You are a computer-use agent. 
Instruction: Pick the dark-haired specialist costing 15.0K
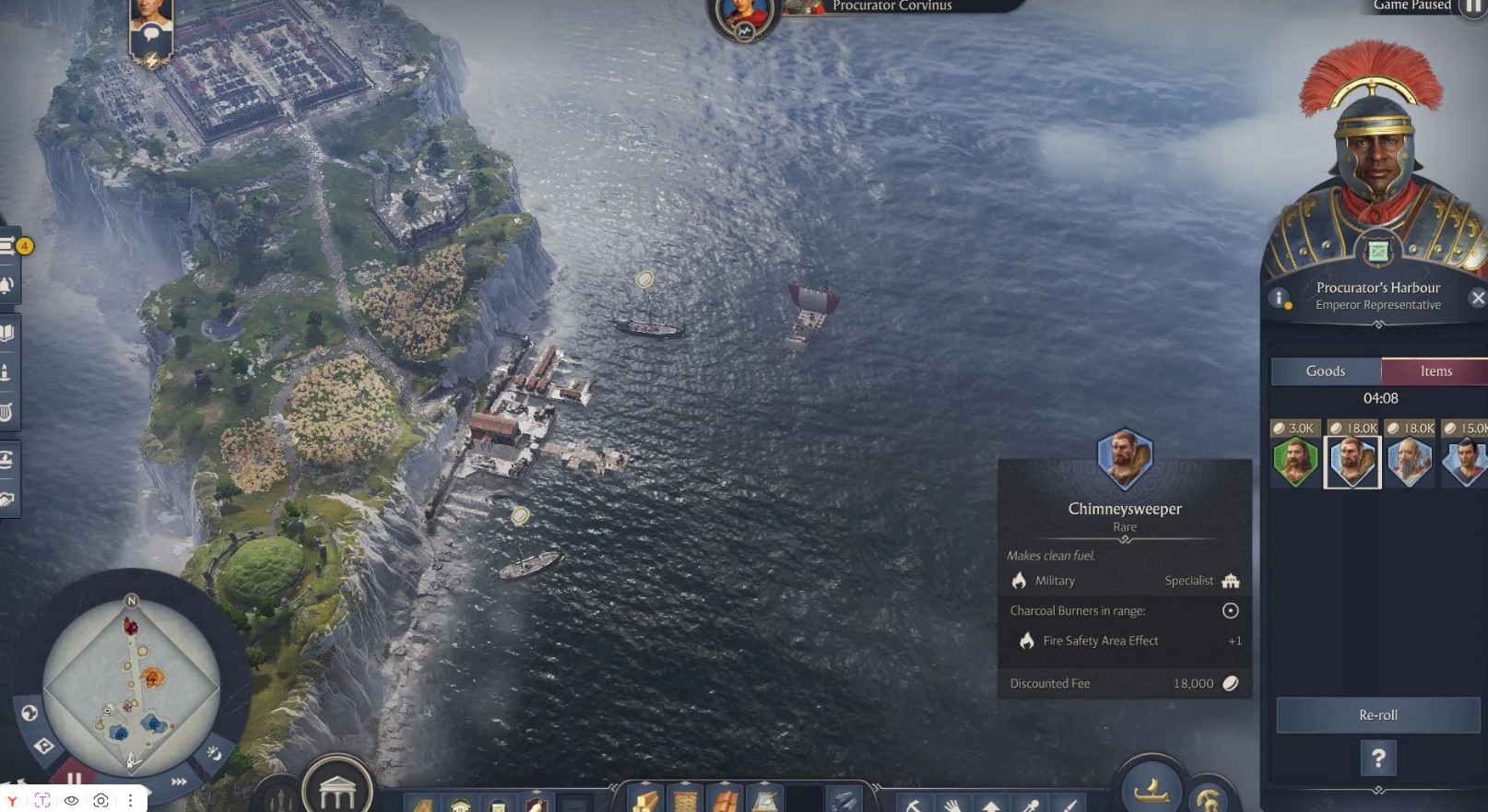click(x=1466, y=461)
